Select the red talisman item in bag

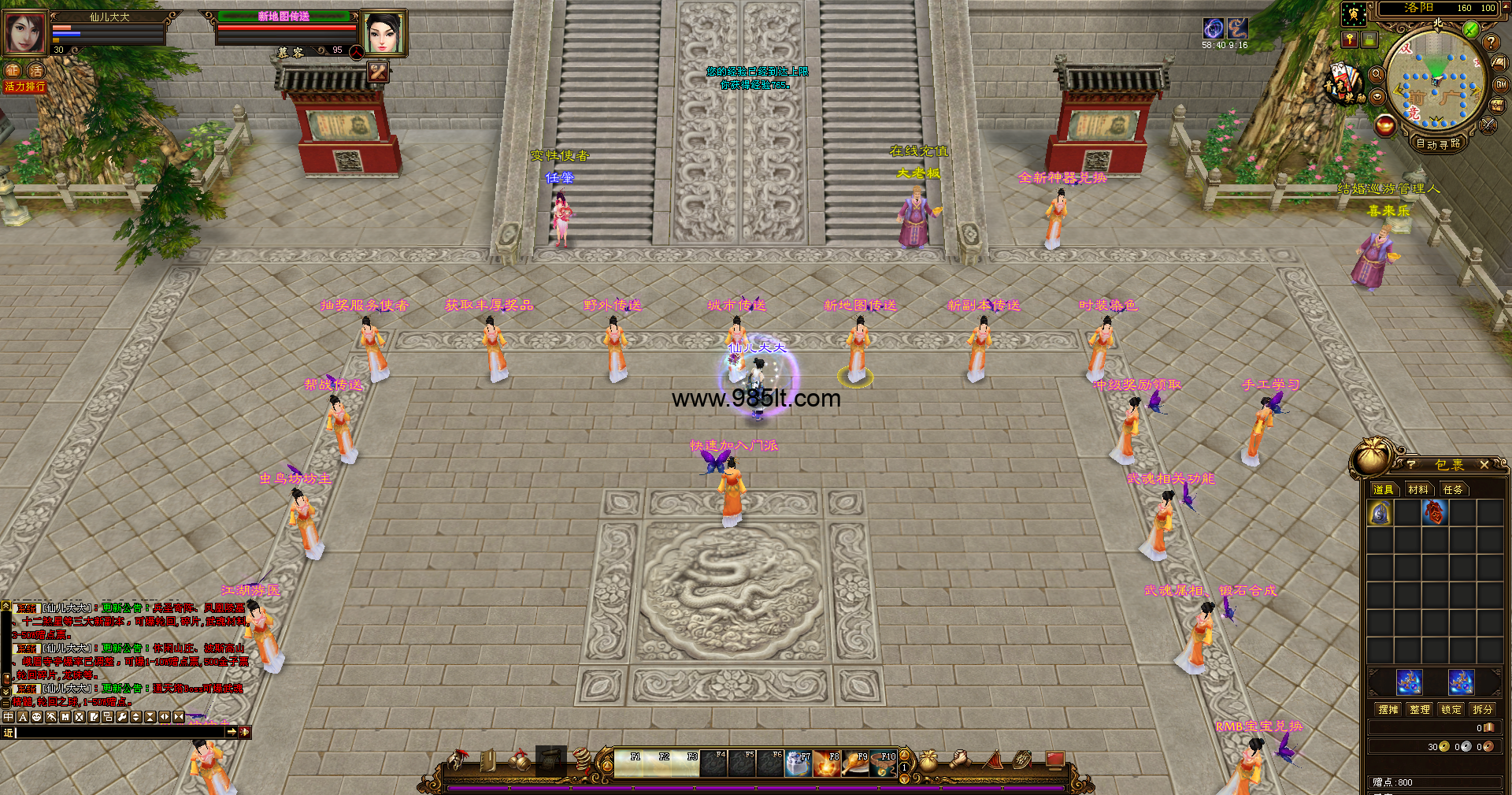pyautogui.click(x=1434, y=513)
